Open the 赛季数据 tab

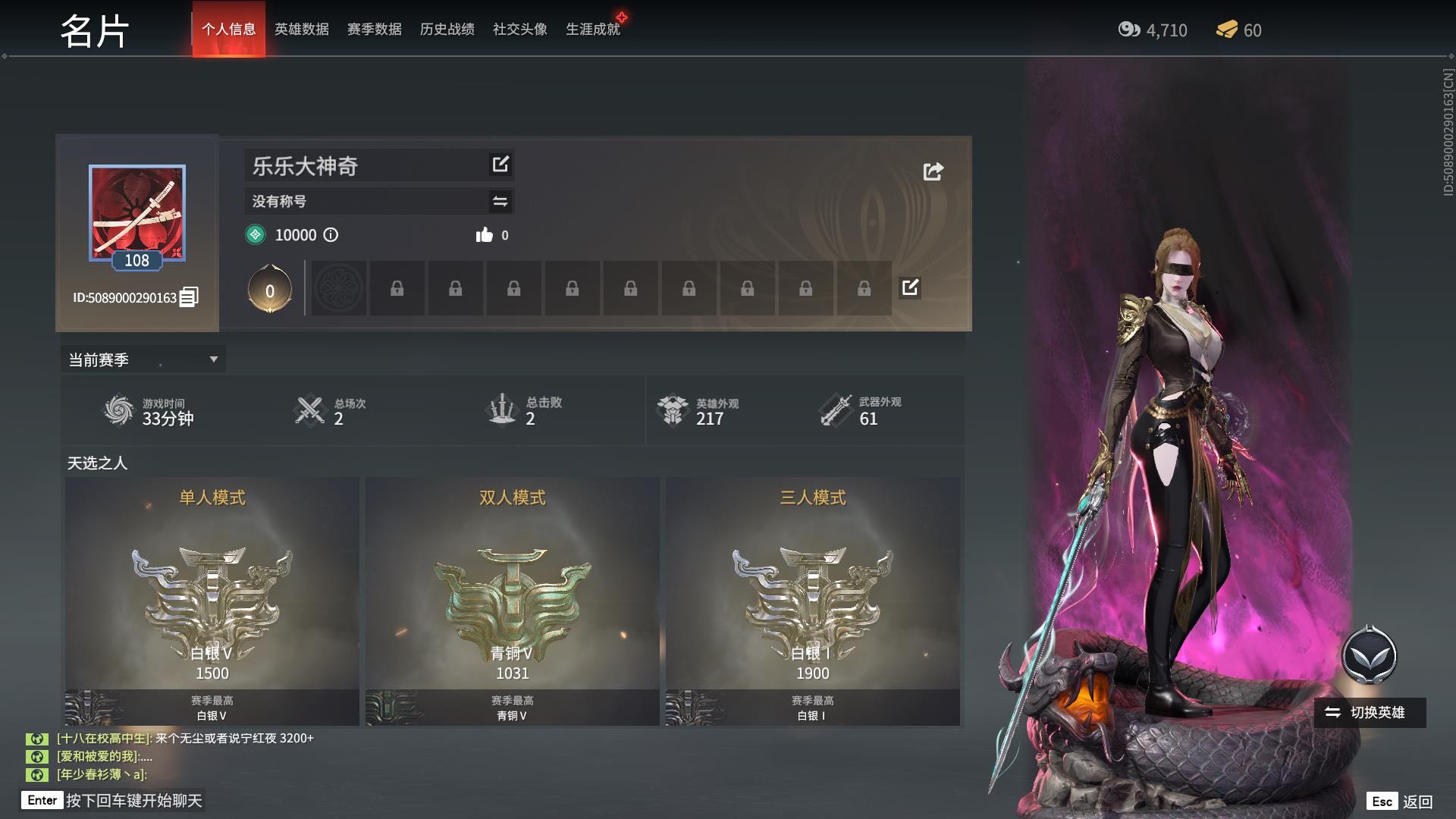(374, 30)
